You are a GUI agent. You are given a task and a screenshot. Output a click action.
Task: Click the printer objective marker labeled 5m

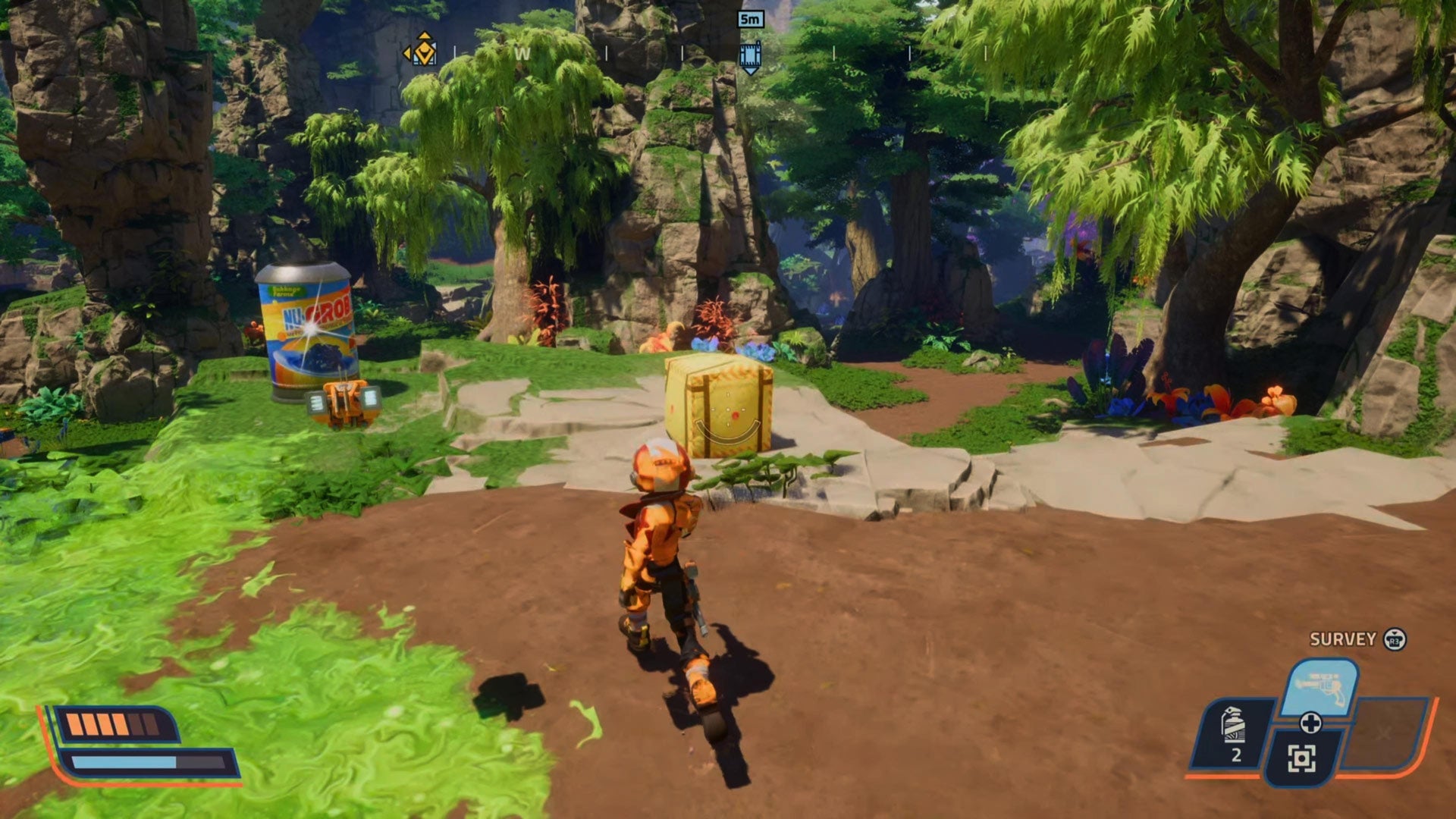750,55
